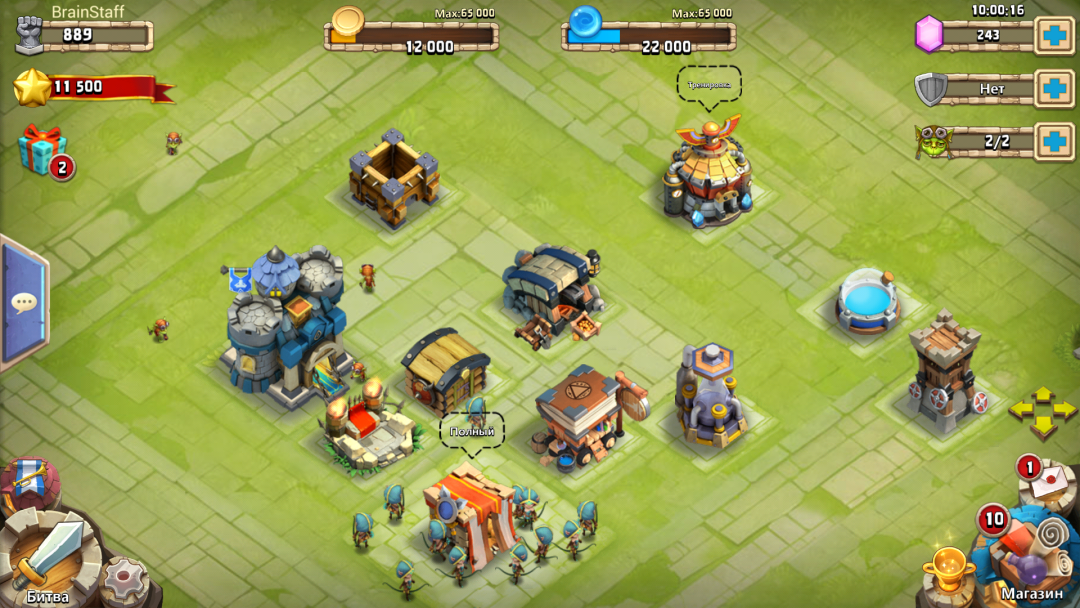
Task: Click the gold star 11 500 banner
Action: pyautogui.click(x=90, y=88)
